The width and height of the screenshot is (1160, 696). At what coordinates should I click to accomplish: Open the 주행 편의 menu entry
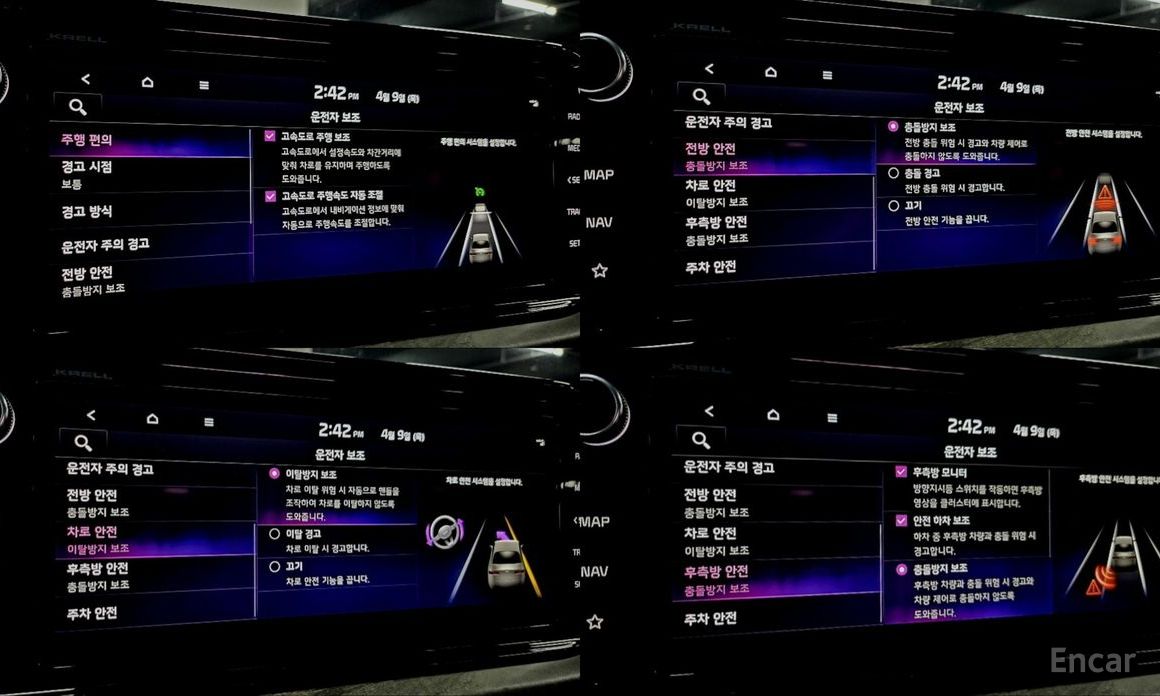(x=88, y=141)
